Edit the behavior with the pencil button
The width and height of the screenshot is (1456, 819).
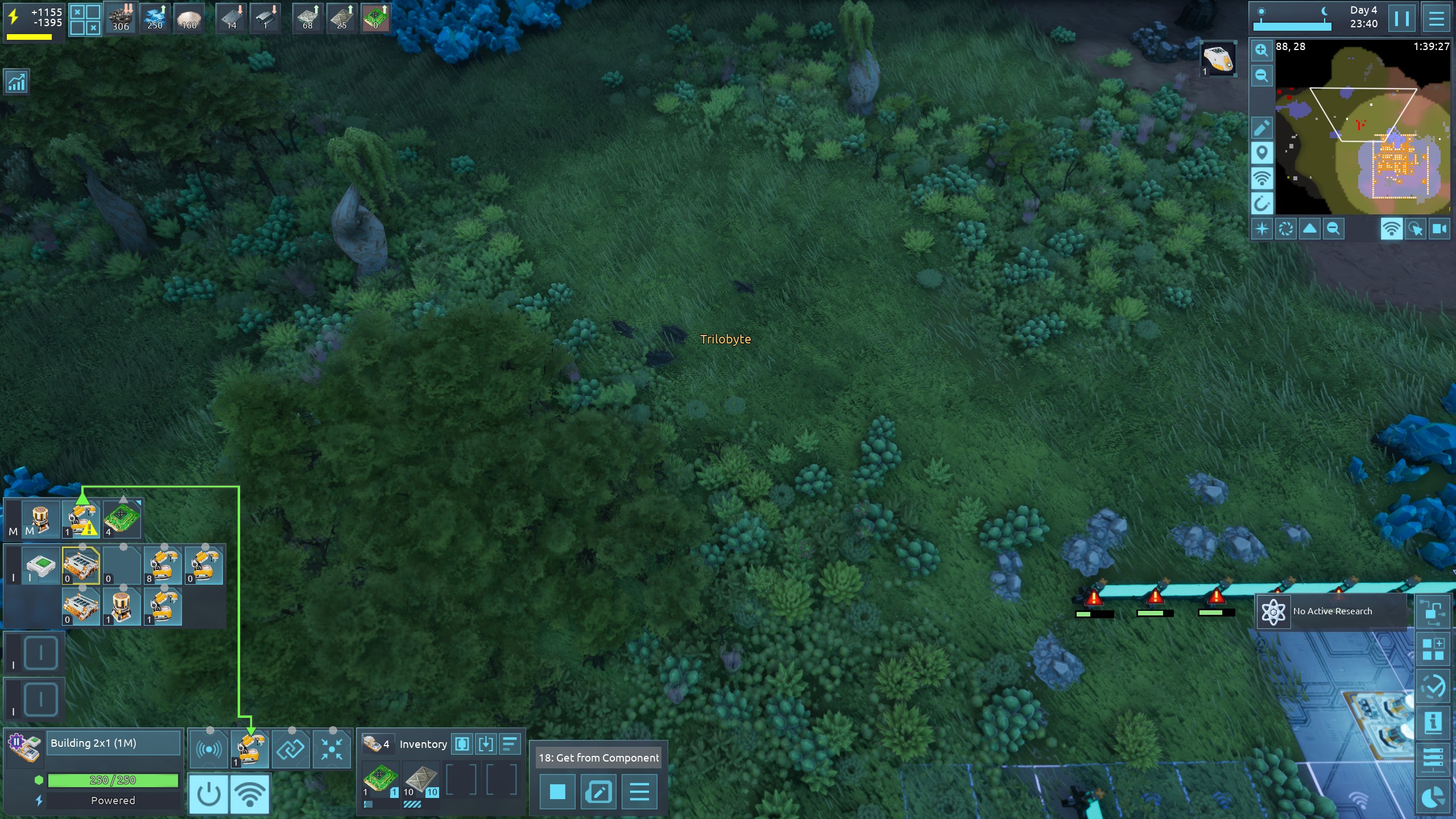coord(598,792)
